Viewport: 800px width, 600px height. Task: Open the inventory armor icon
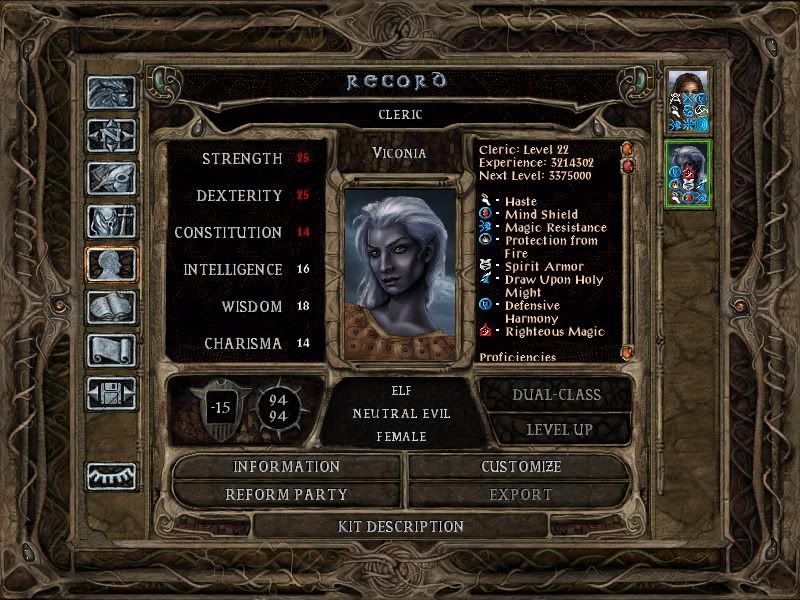[x=111, y=221]
